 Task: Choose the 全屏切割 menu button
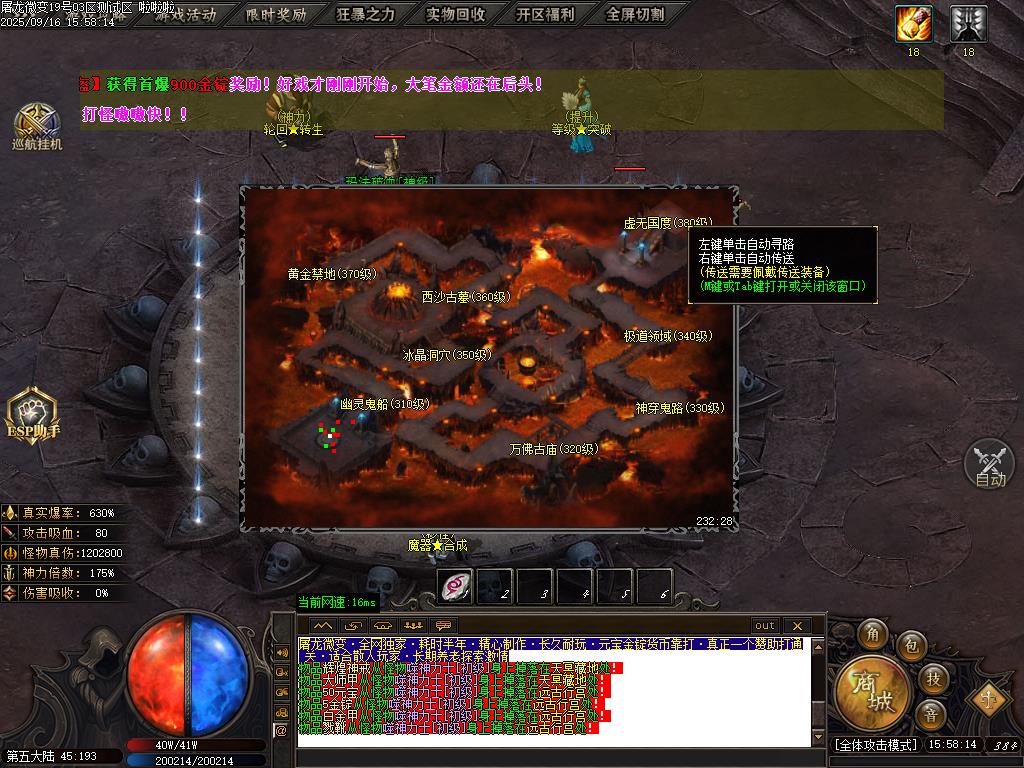tap(635, 15)
